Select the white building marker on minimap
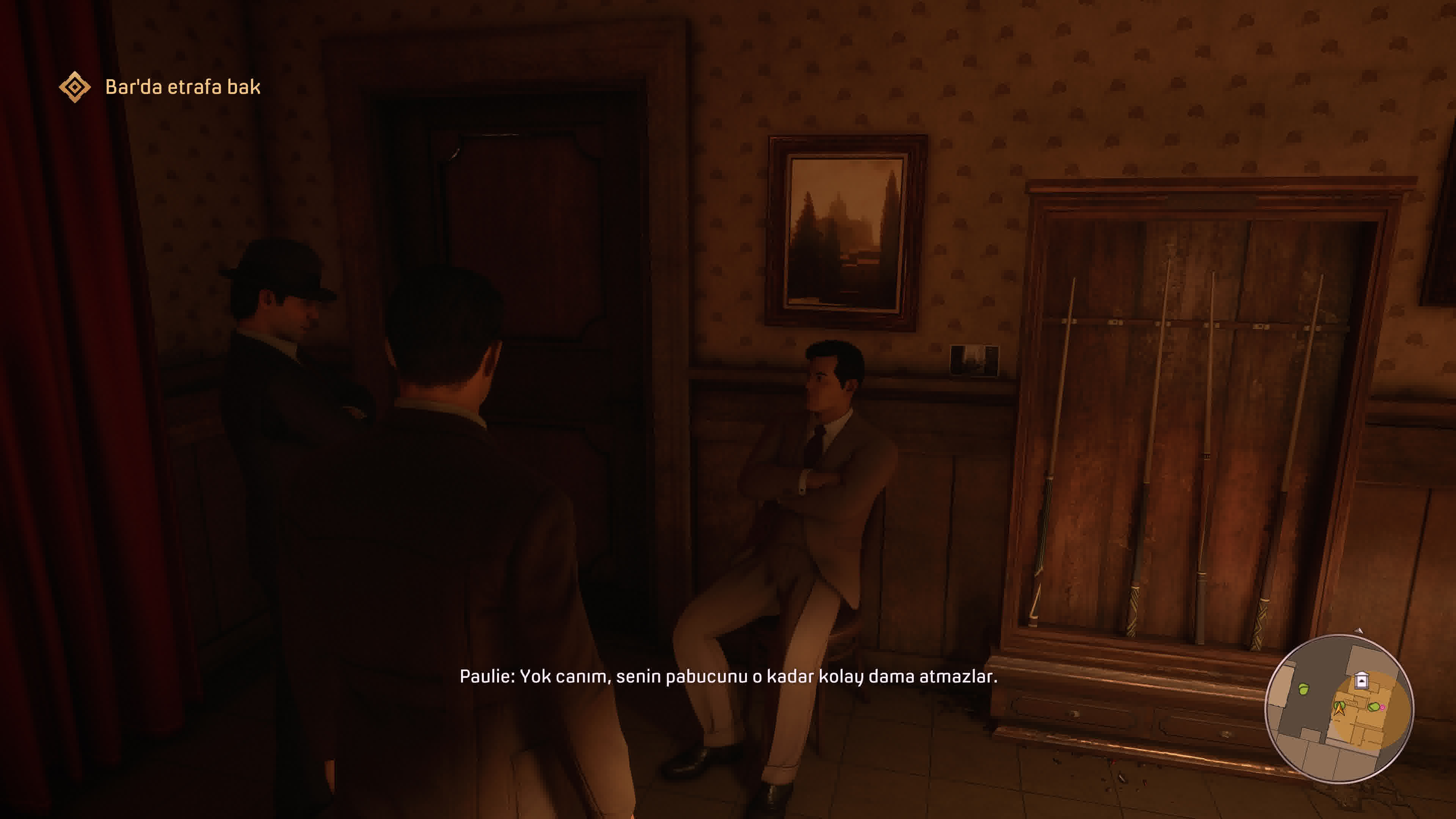The image size is (1456, 819). tap(1362, 680)
